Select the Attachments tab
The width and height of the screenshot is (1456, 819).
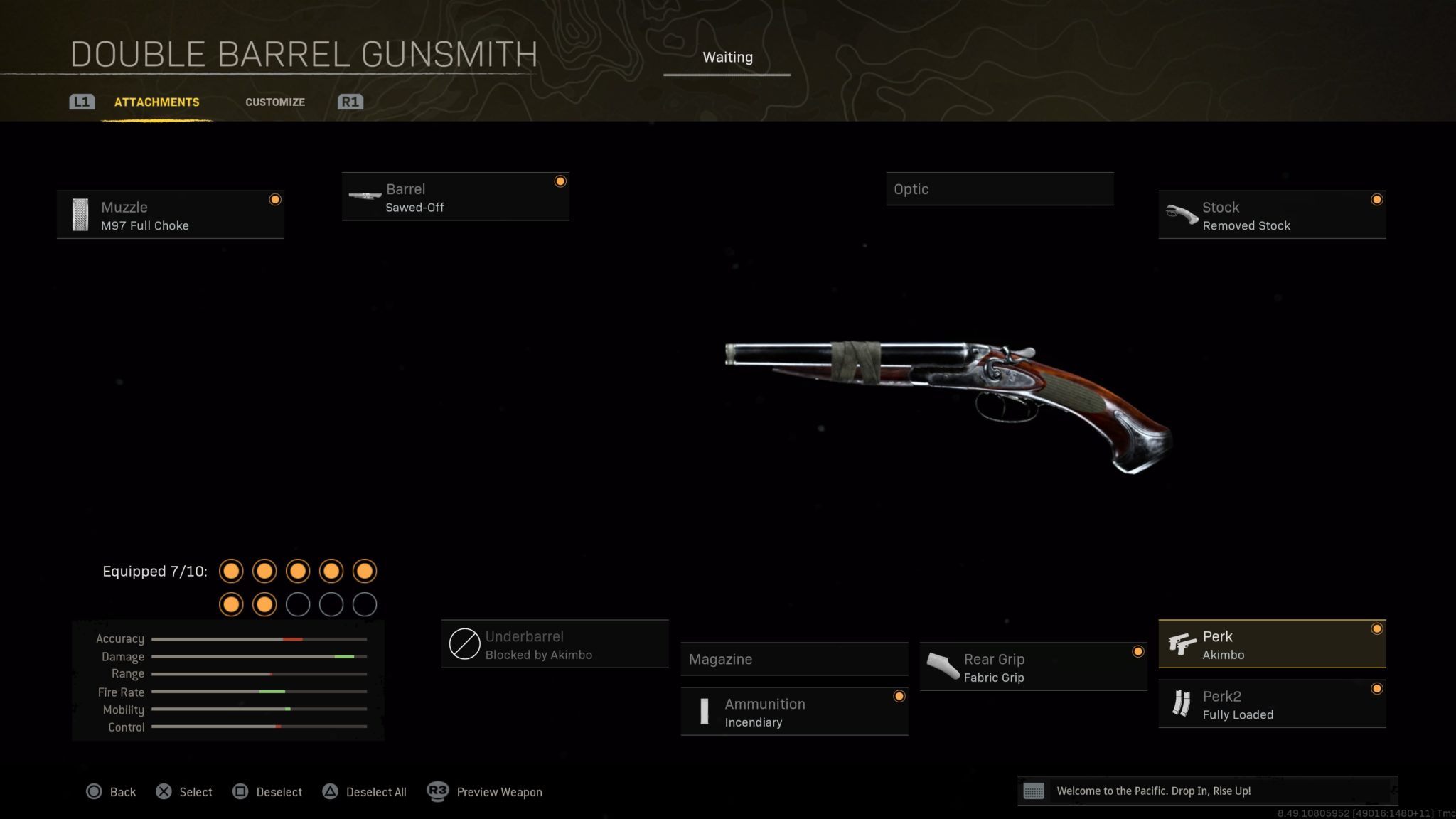156,102
